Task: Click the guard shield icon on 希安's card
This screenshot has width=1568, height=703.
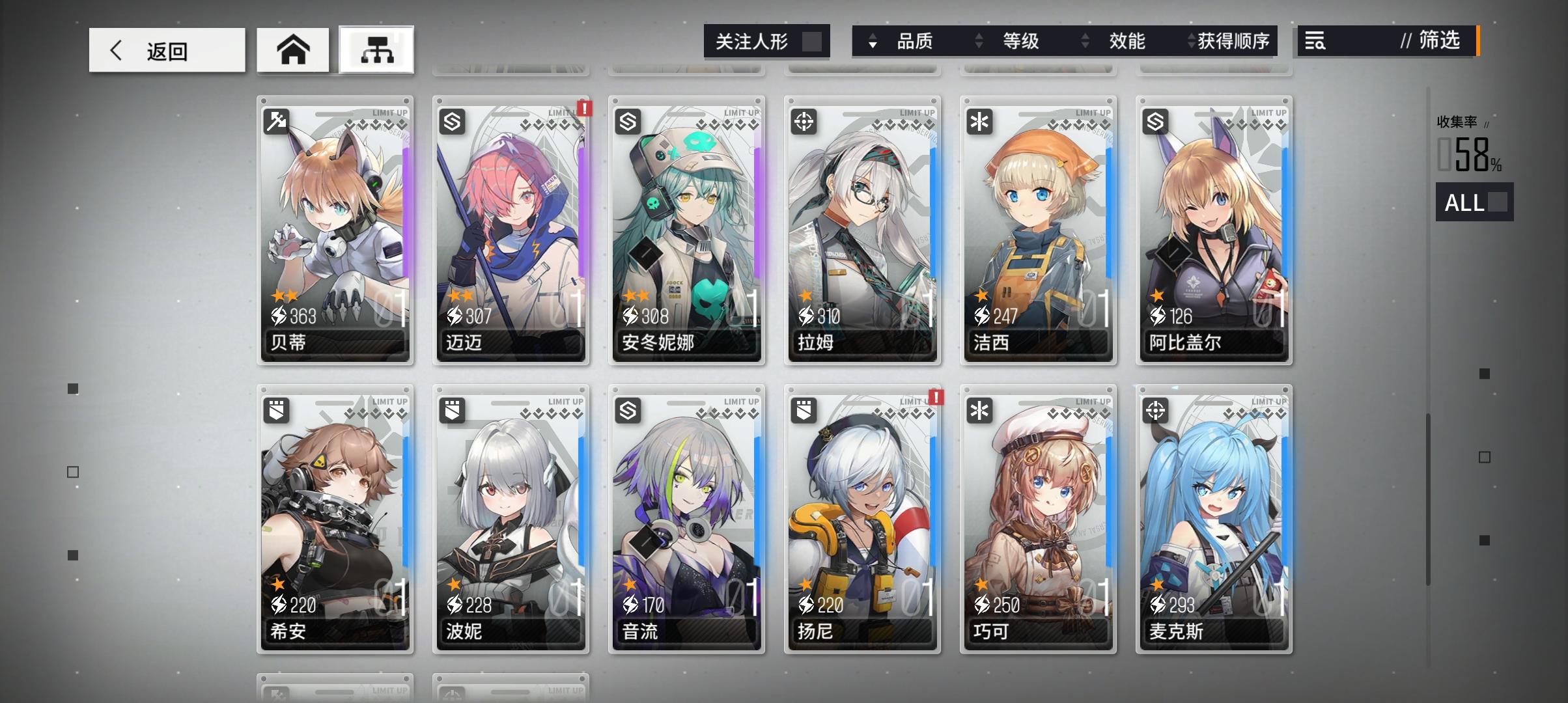Action: 276,410
